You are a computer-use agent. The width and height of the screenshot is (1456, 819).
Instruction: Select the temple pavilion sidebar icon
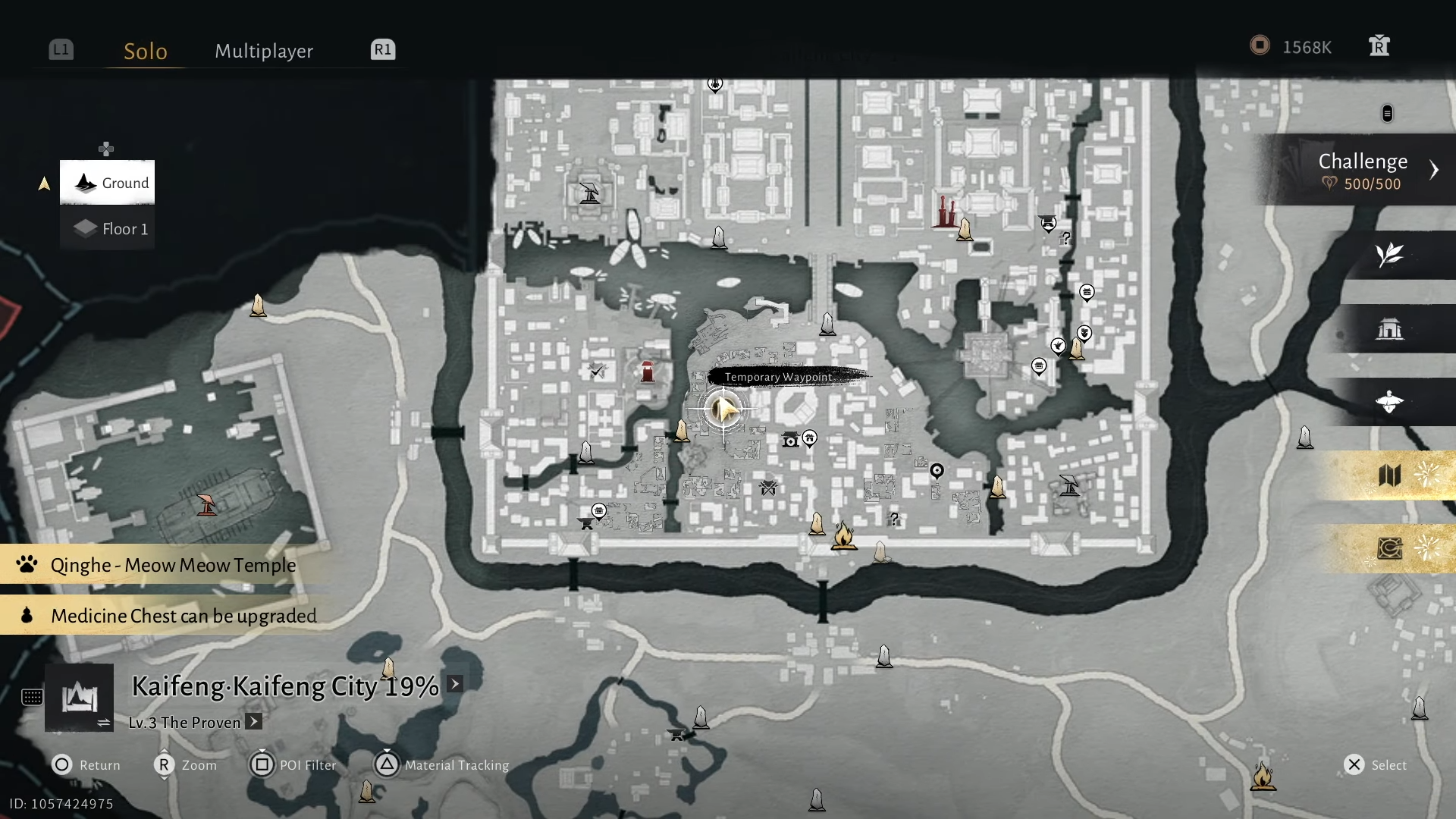pos(1390,329)
